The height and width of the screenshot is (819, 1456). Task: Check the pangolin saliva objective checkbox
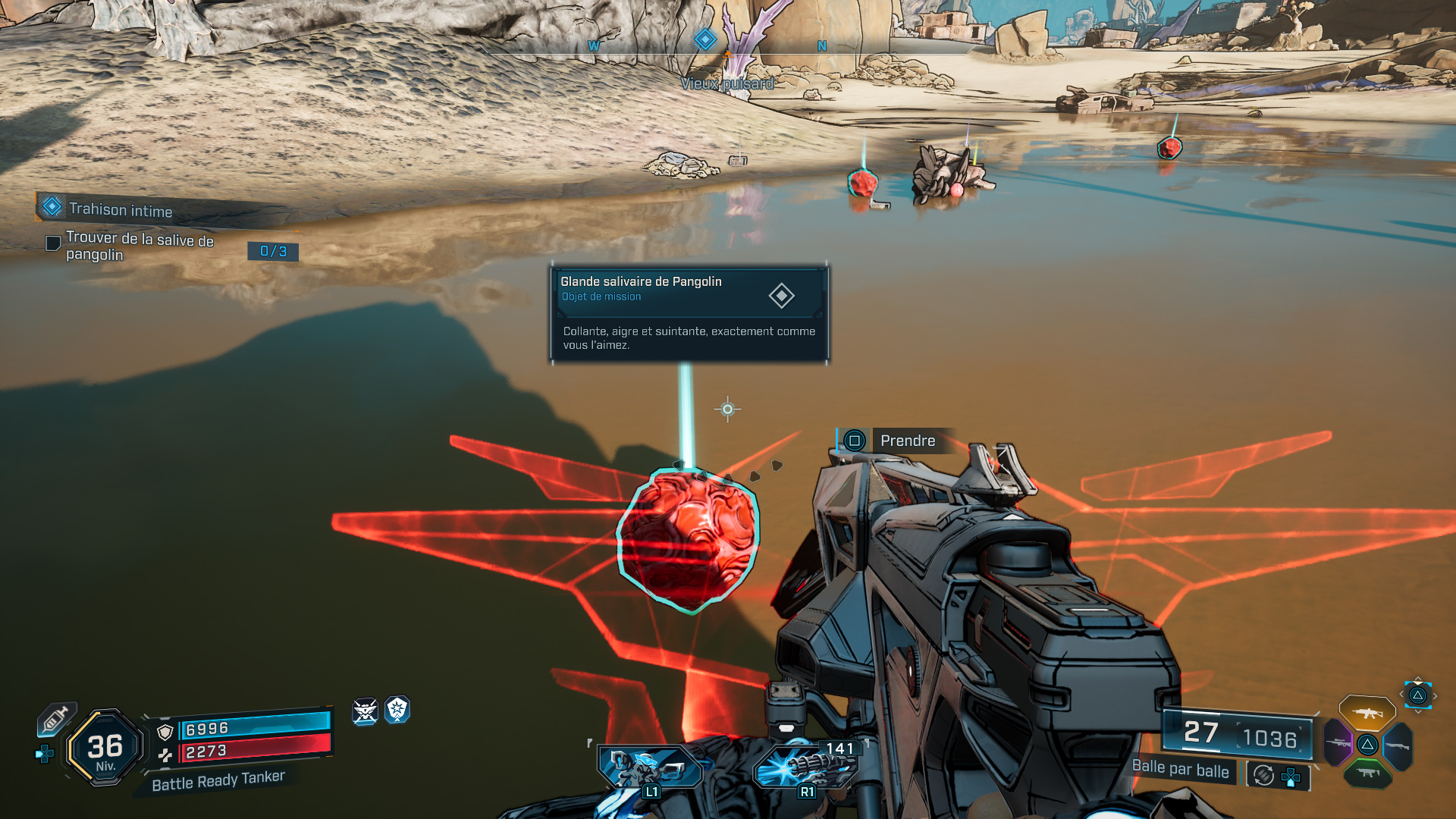53,243
